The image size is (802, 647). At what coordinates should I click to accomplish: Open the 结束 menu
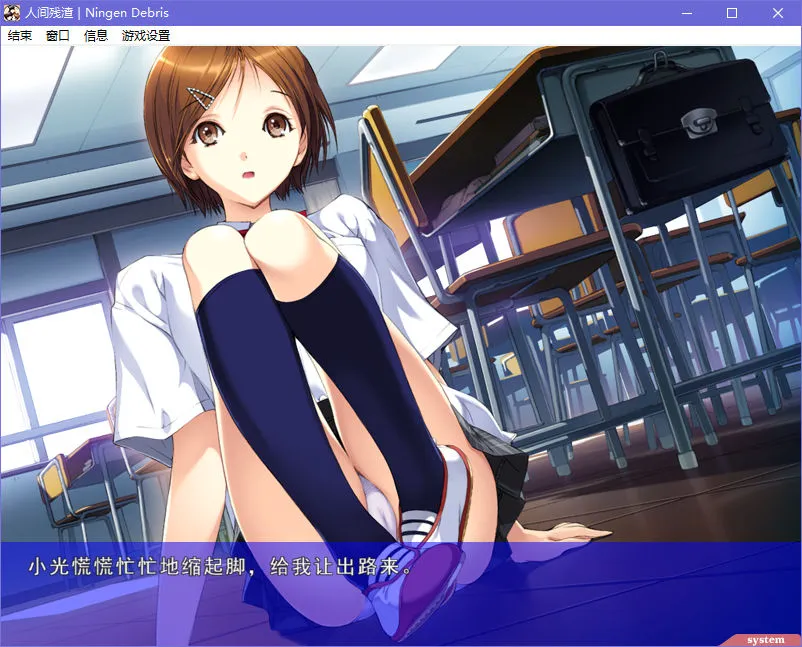(20, 35)
